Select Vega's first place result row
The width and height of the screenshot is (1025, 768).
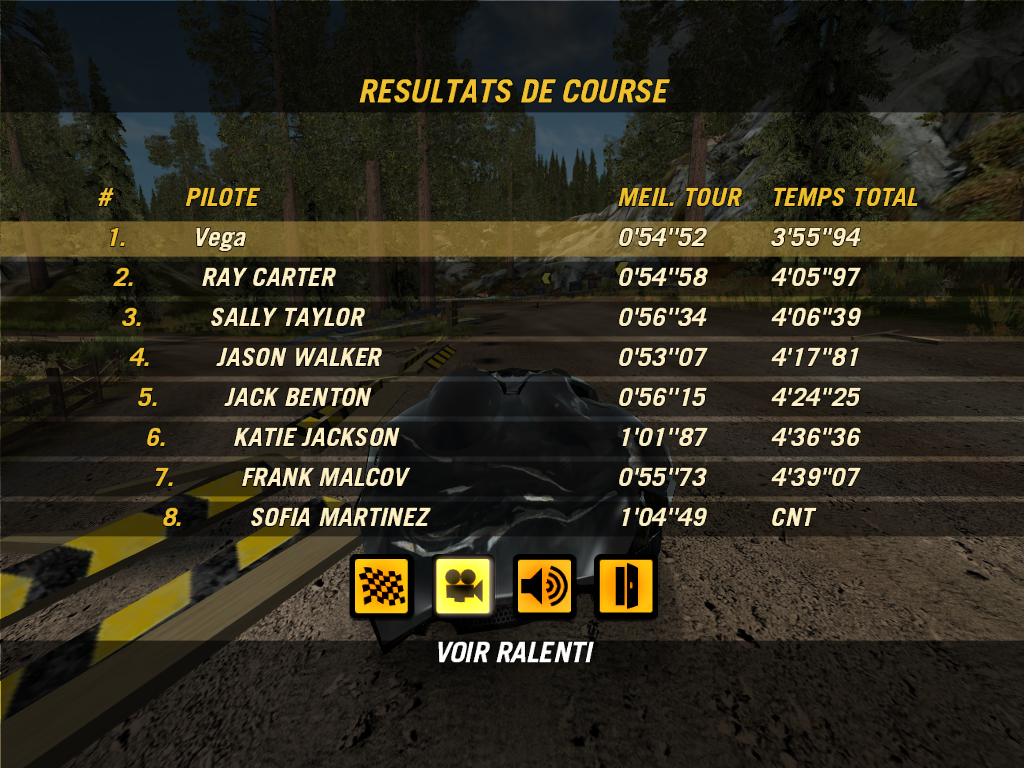tap(512, 238)
